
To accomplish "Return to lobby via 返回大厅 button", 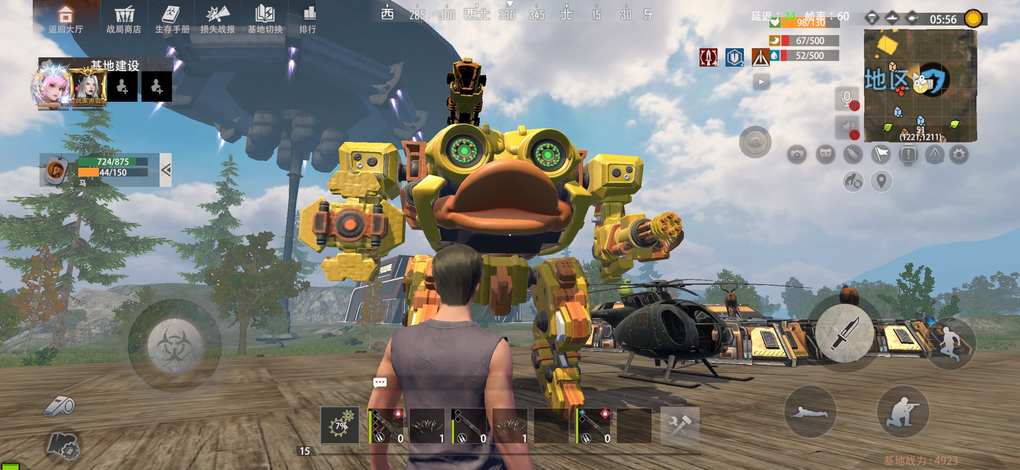I will tap(66, 18).
